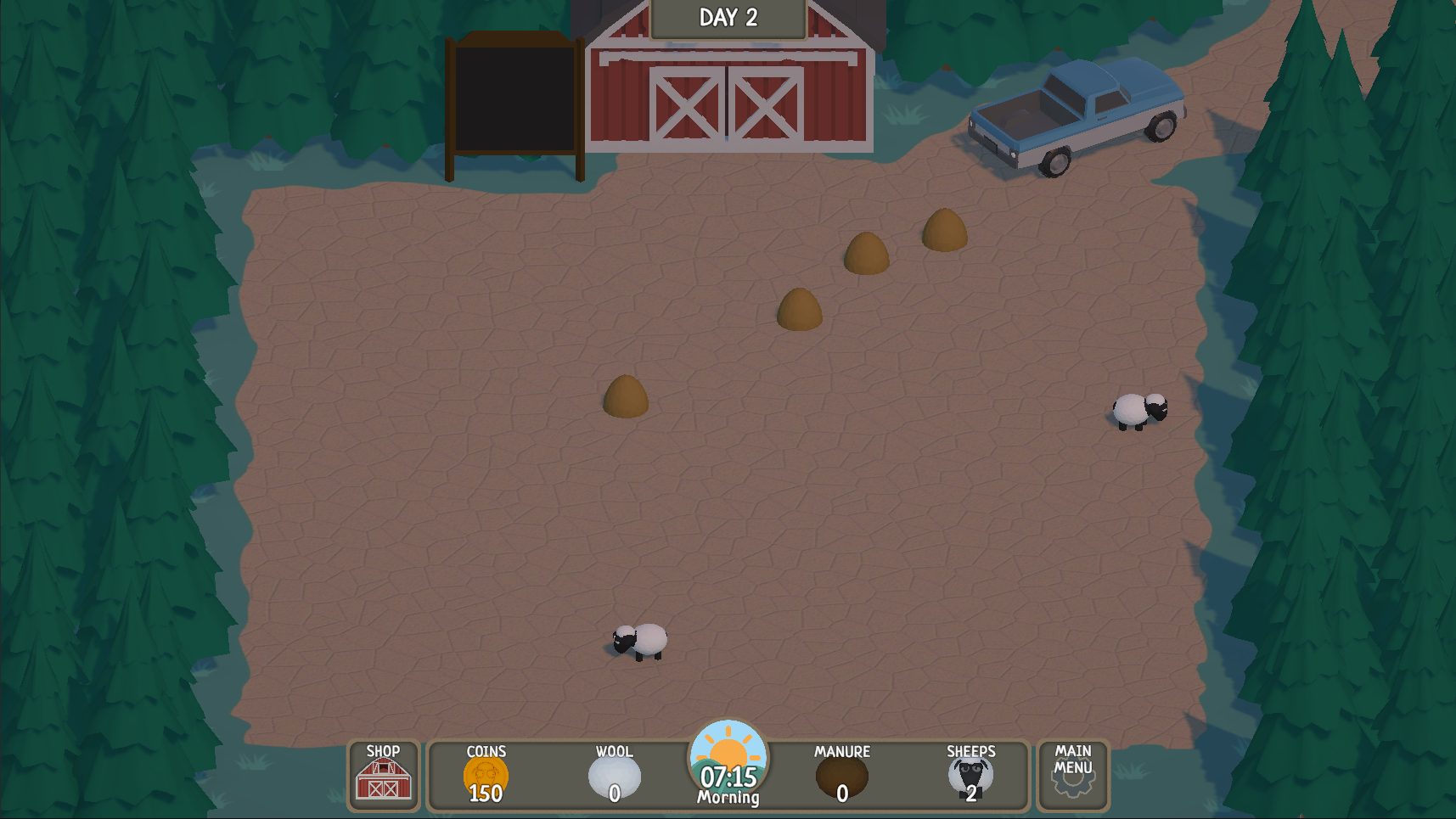
Task: Open the Shop panel
Action: pyautogui.click(x=383, y=777)
